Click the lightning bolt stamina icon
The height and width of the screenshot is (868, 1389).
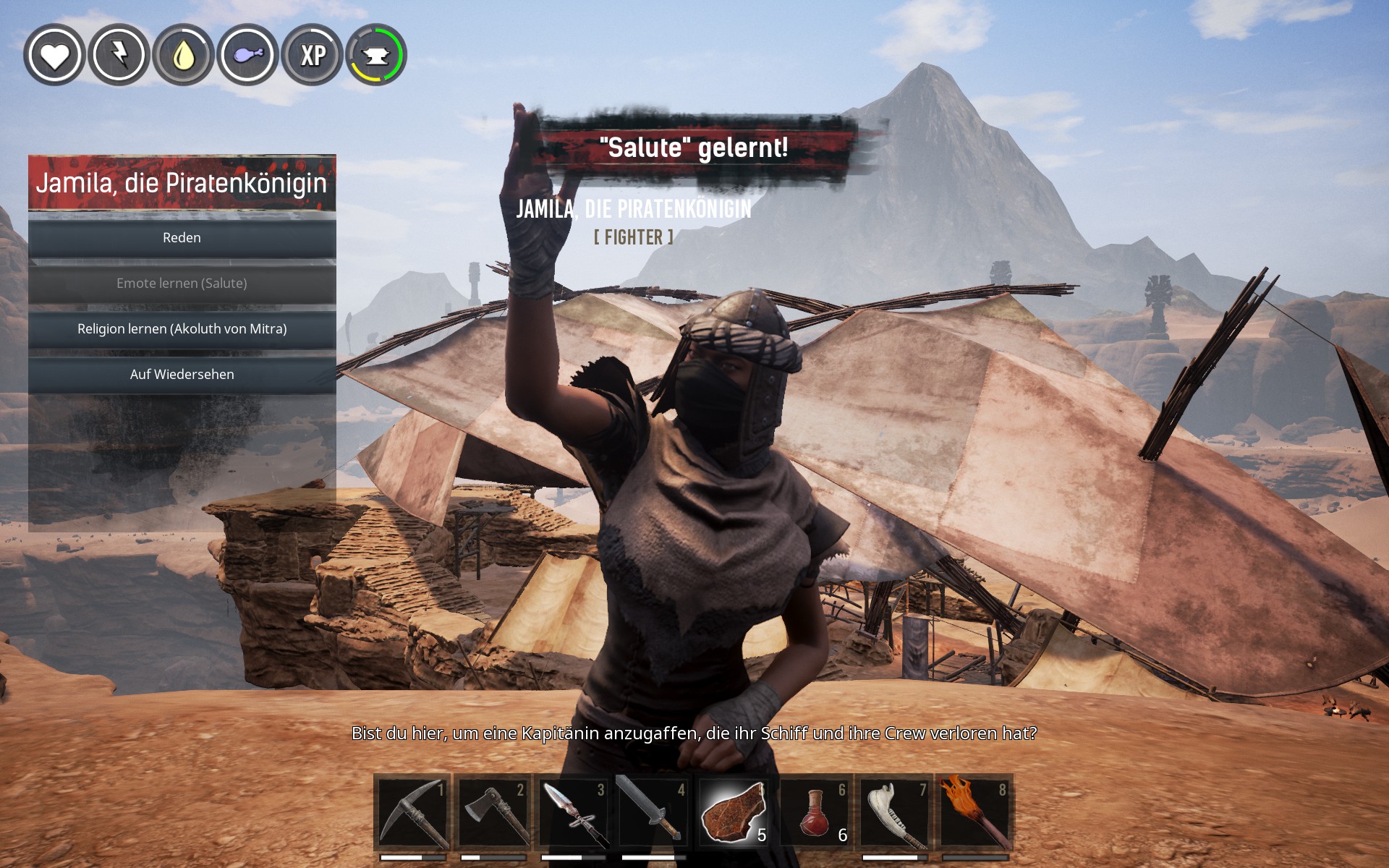119,55
